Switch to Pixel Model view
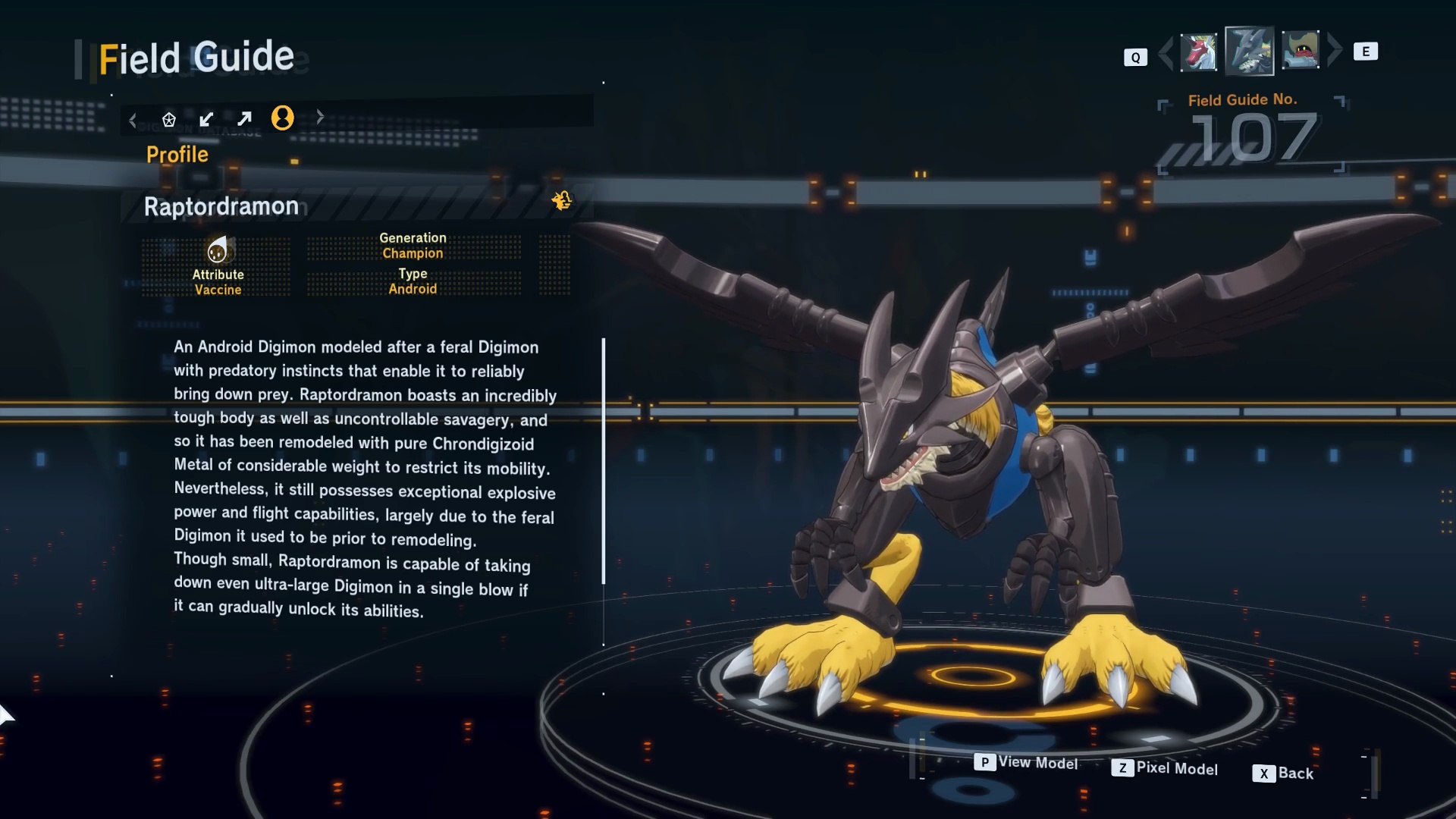Screen dimensions: 1456x819 (1165, 768)
